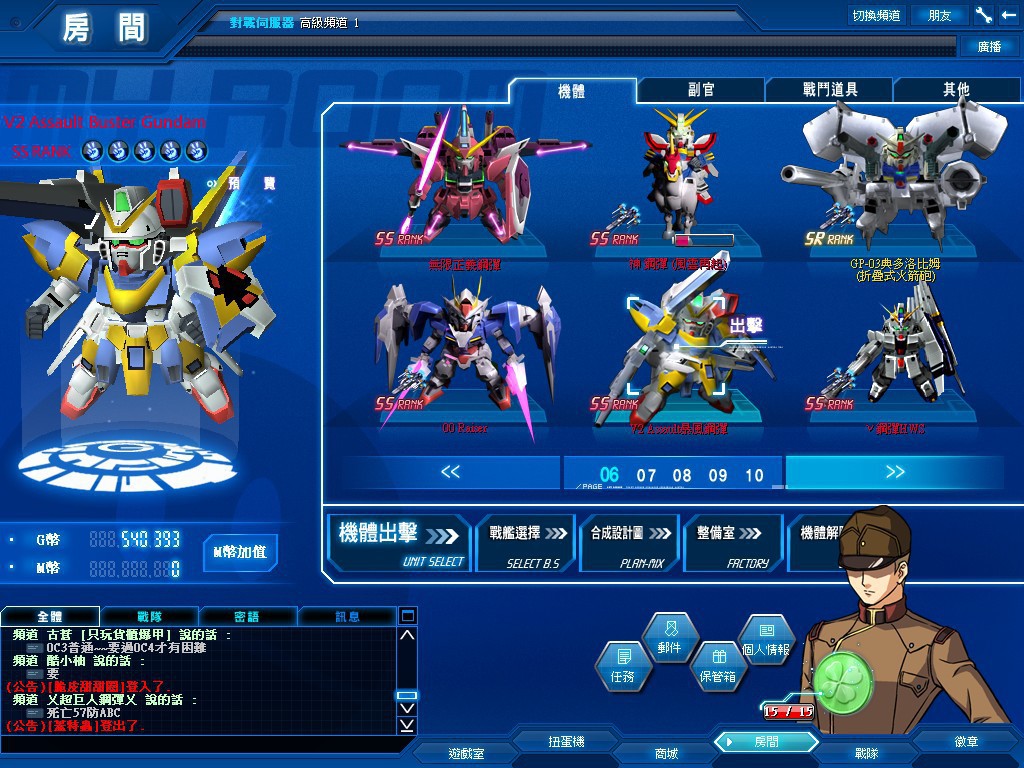
Task: Go to the 商城 shop
Action: click(x=665, y=753)
